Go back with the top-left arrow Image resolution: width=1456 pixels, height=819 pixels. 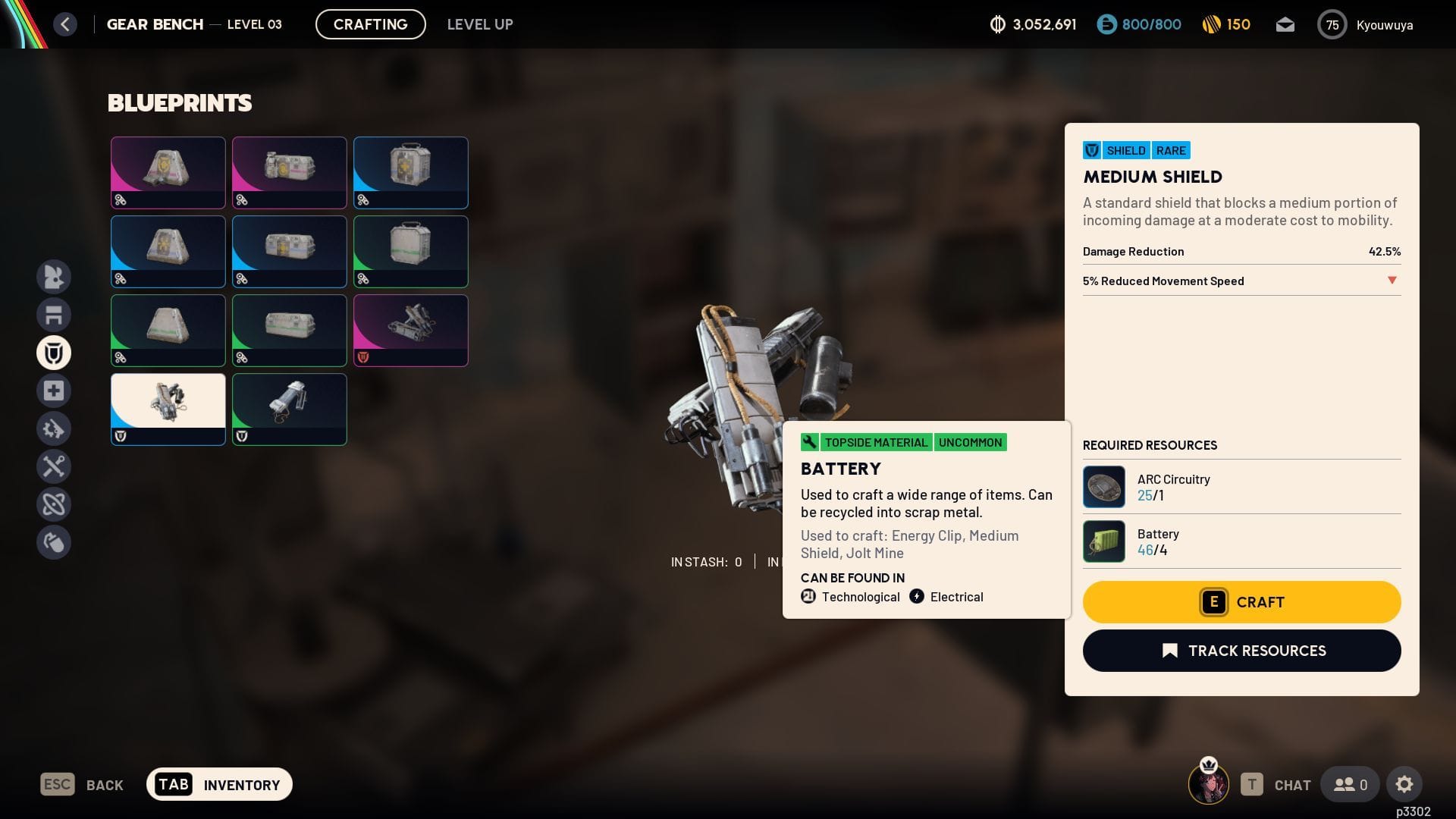(65, 24)
